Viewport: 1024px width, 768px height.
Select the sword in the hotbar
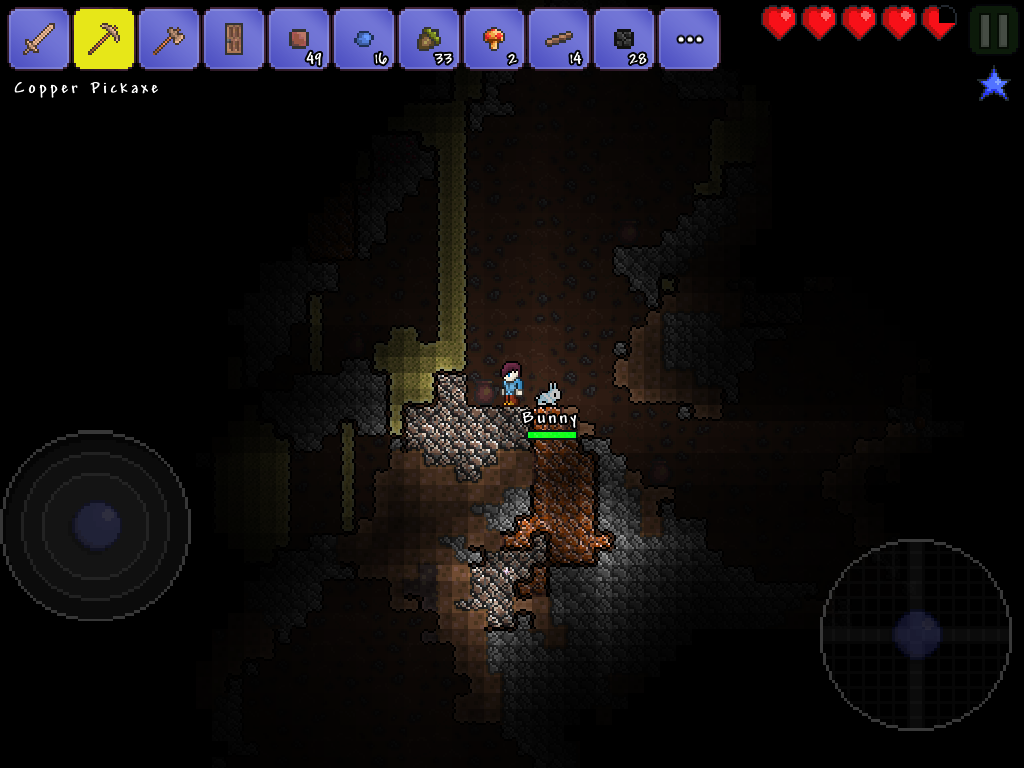39,39
